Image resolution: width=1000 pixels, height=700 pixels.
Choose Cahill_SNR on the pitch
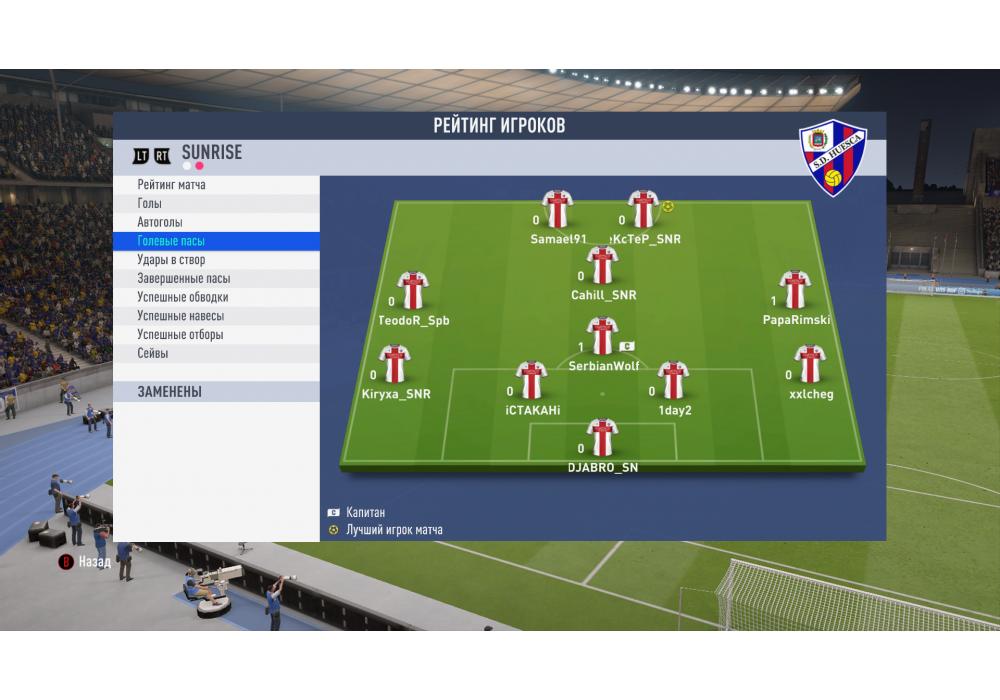[x=602, y=265]
